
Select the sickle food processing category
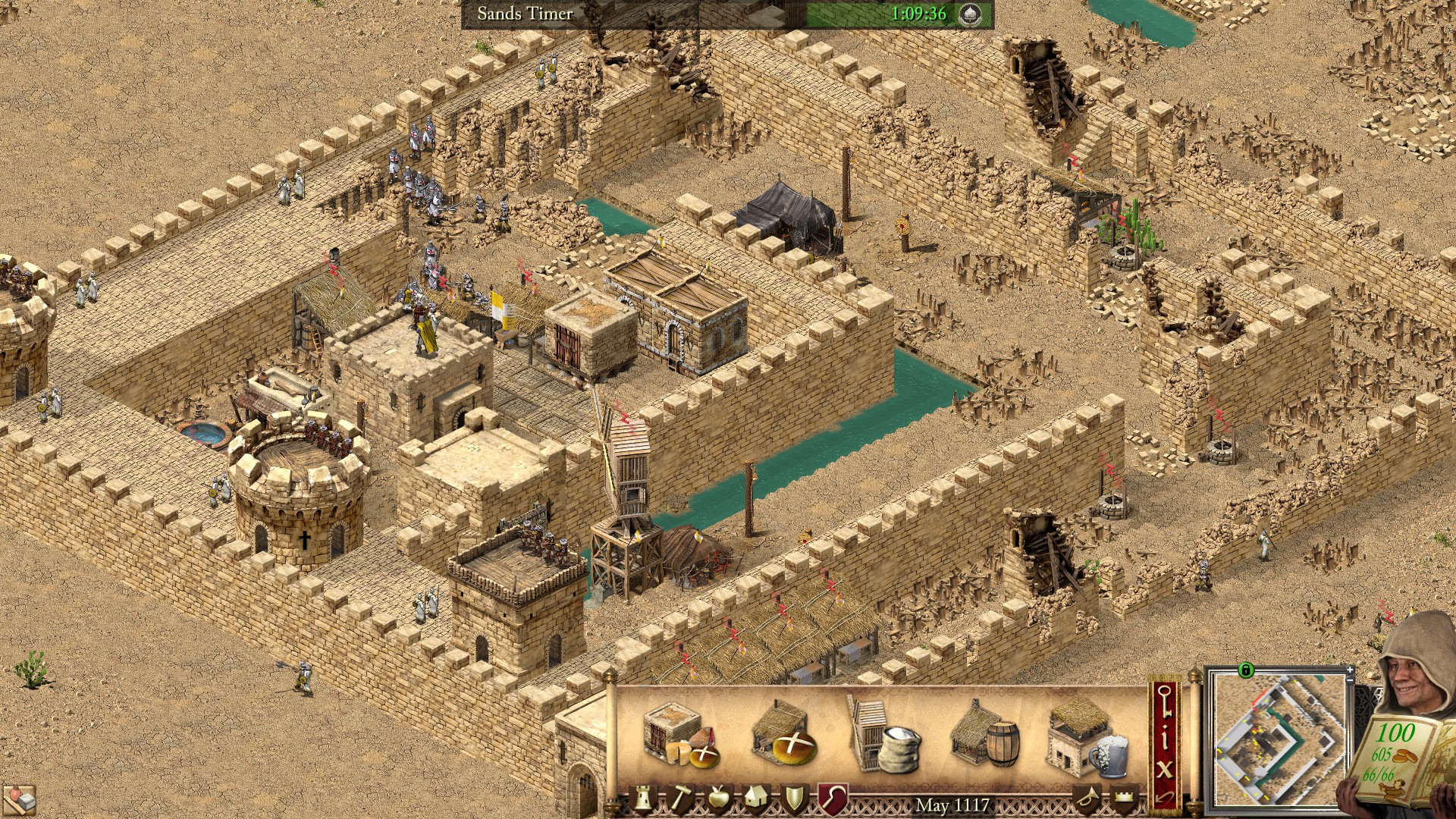point(832,799)
